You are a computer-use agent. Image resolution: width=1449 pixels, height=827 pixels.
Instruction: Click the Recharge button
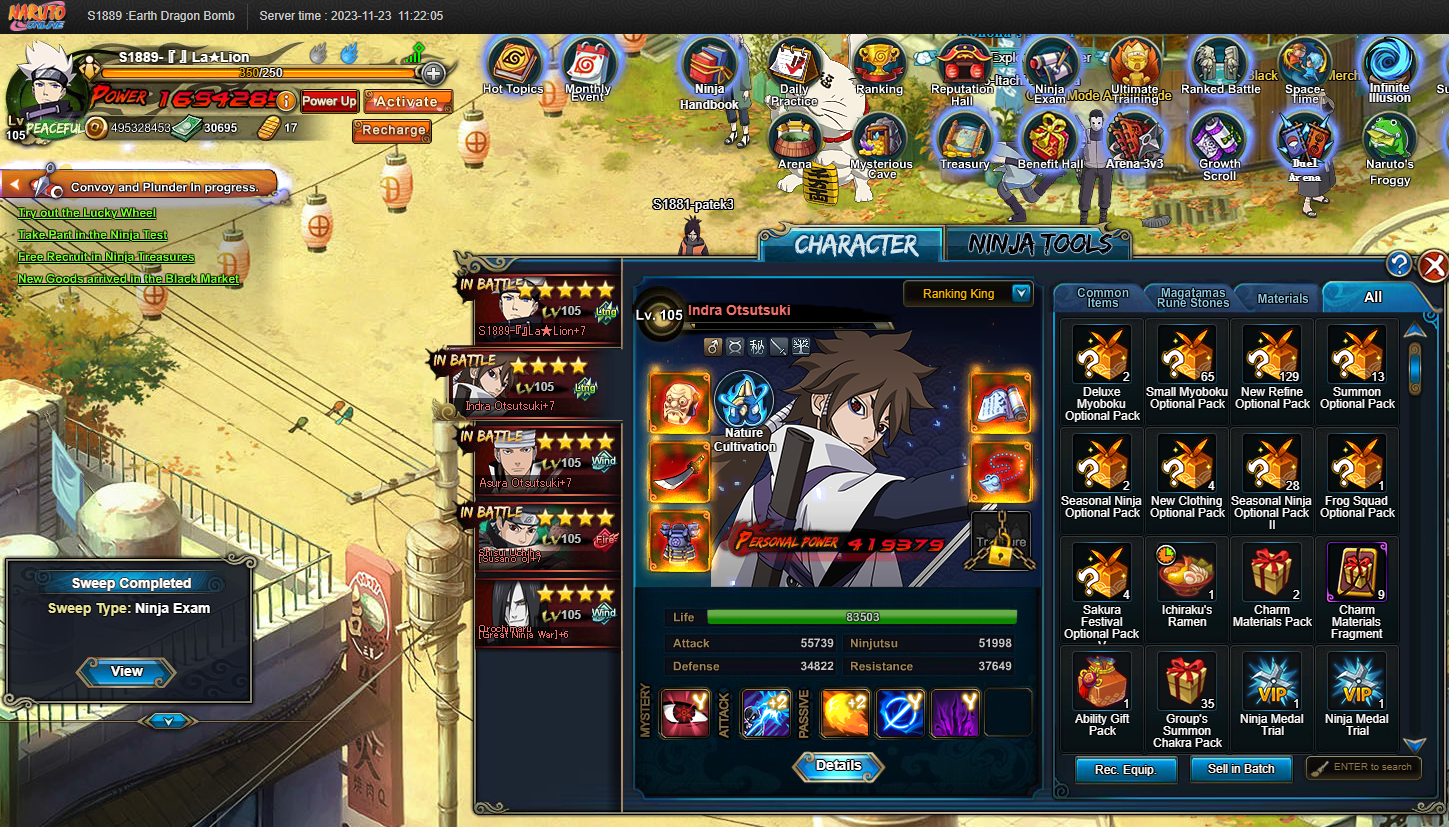[x=393, y=130]
